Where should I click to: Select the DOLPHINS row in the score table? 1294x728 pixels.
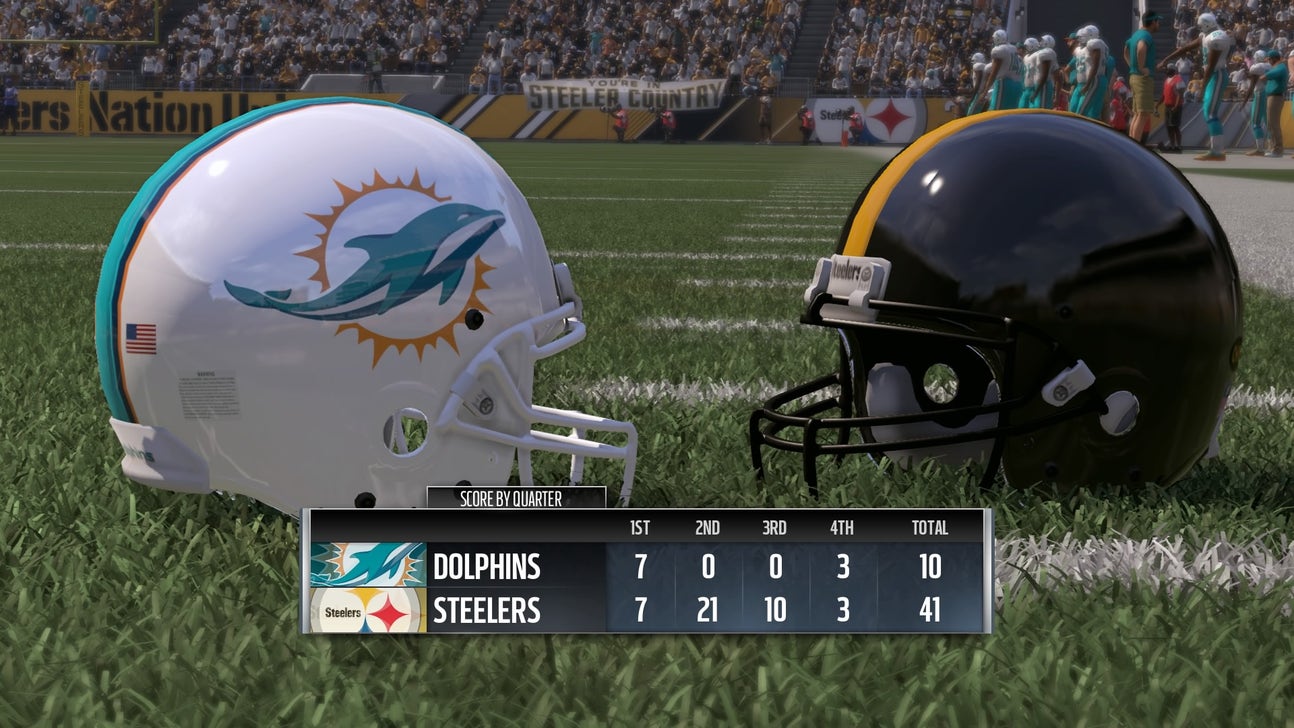487,566
